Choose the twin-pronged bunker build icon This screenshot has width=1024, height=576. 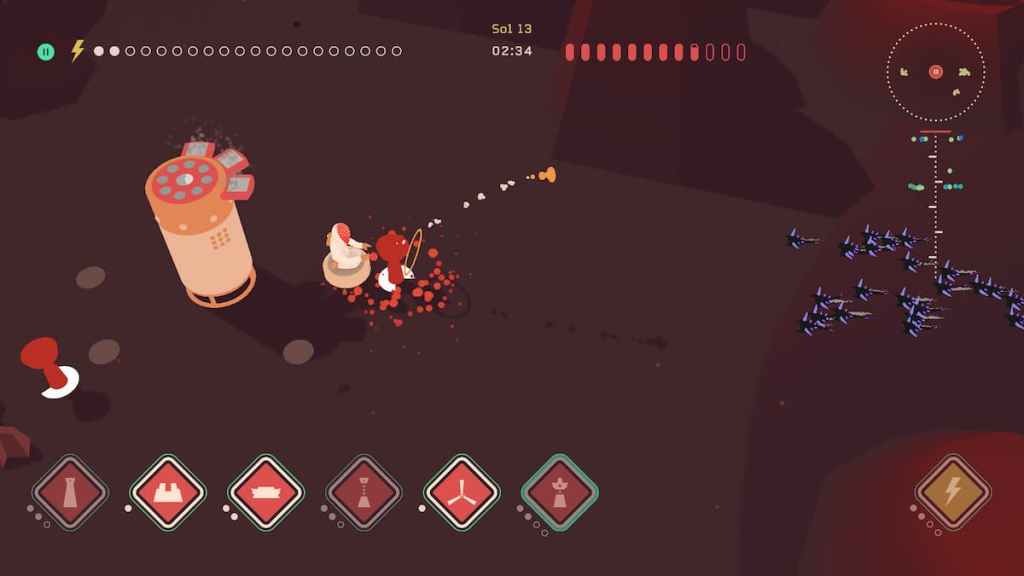(x=167, y=492)
